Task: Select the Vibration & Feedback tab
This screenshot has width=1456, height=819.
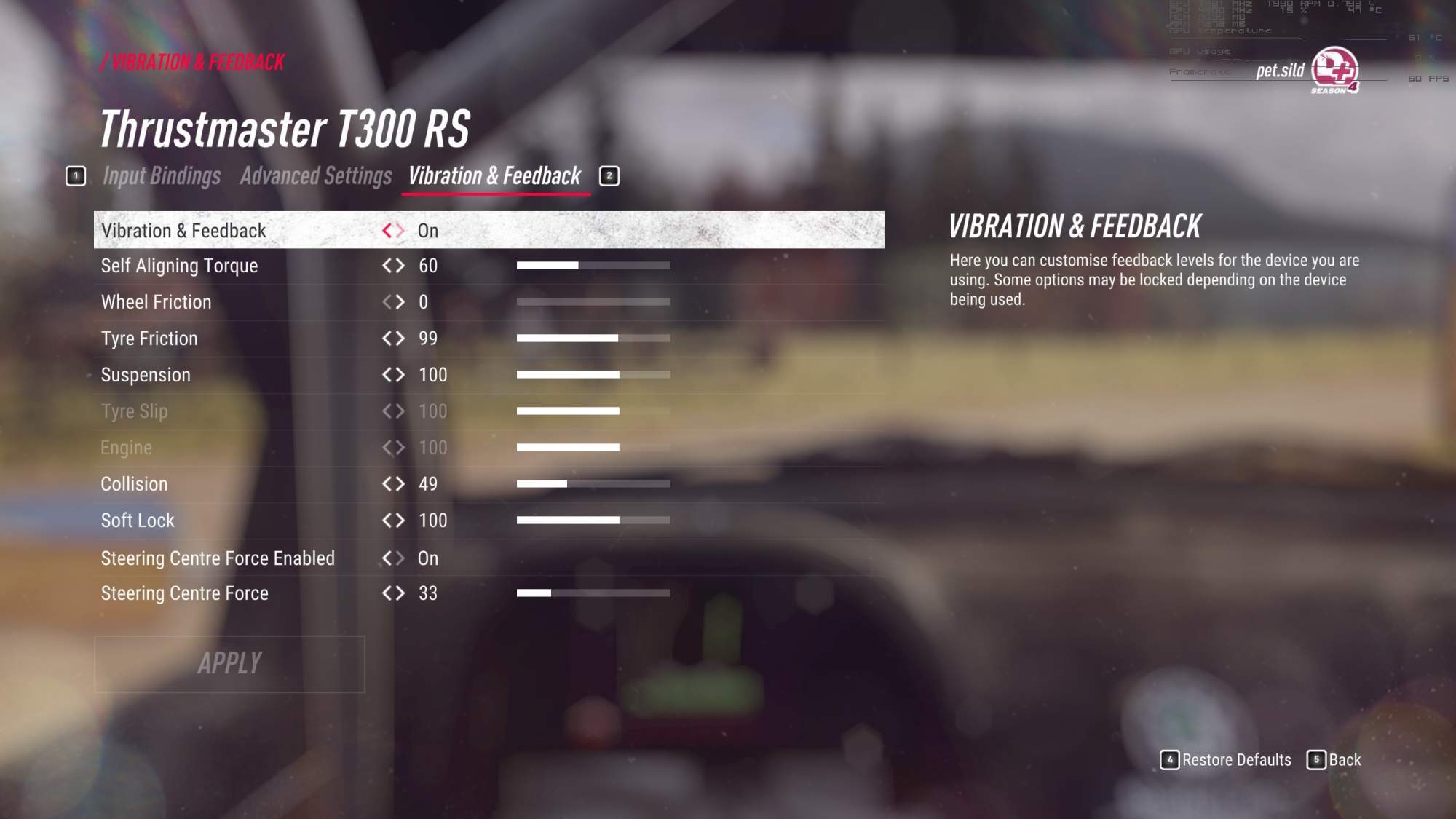Action: [x=494, y=176]
